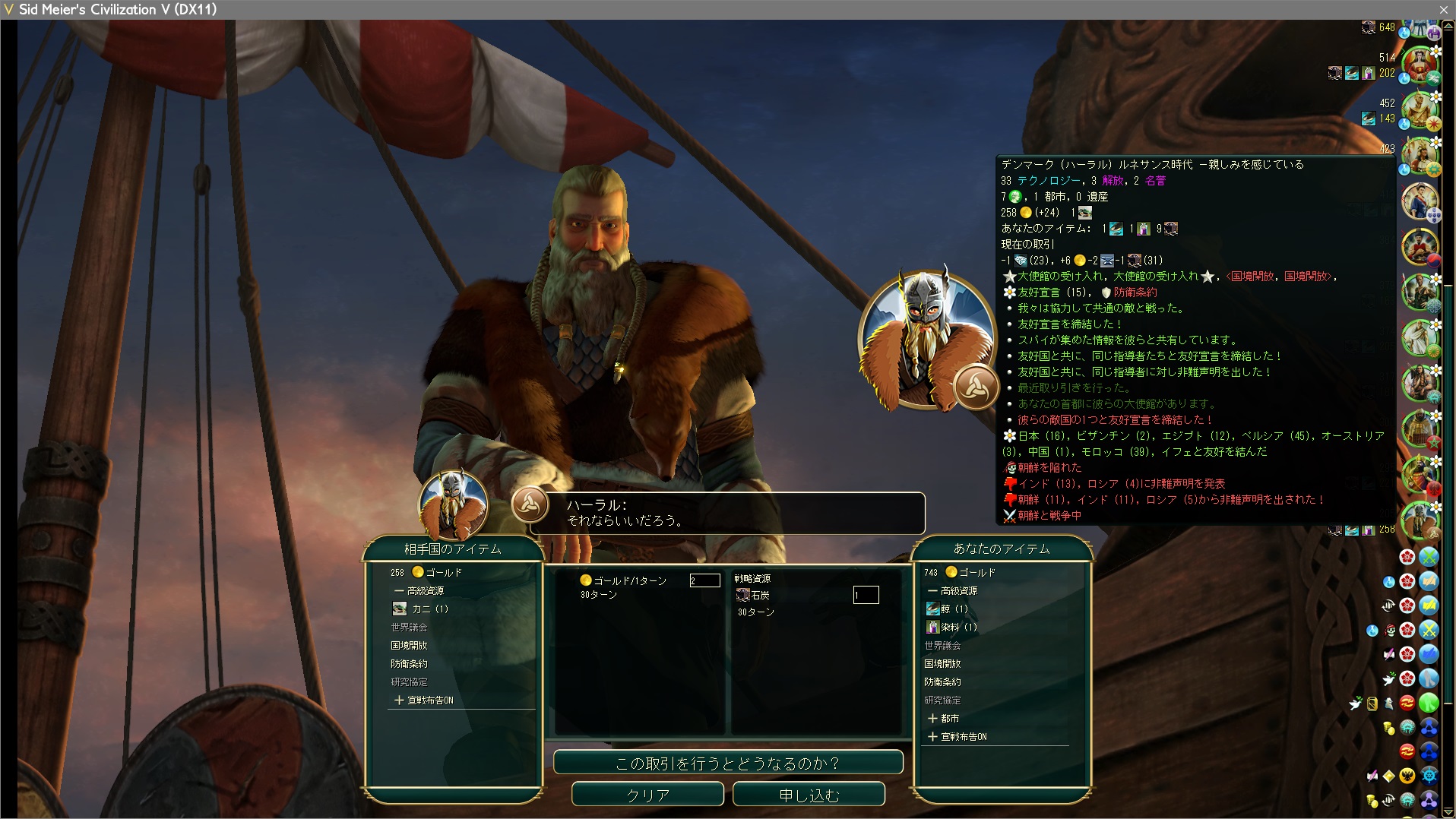The height and width of the screenshot is (819, 1456).
Task: Submit the trade with the 申し込む button
Action: [809, 795]
